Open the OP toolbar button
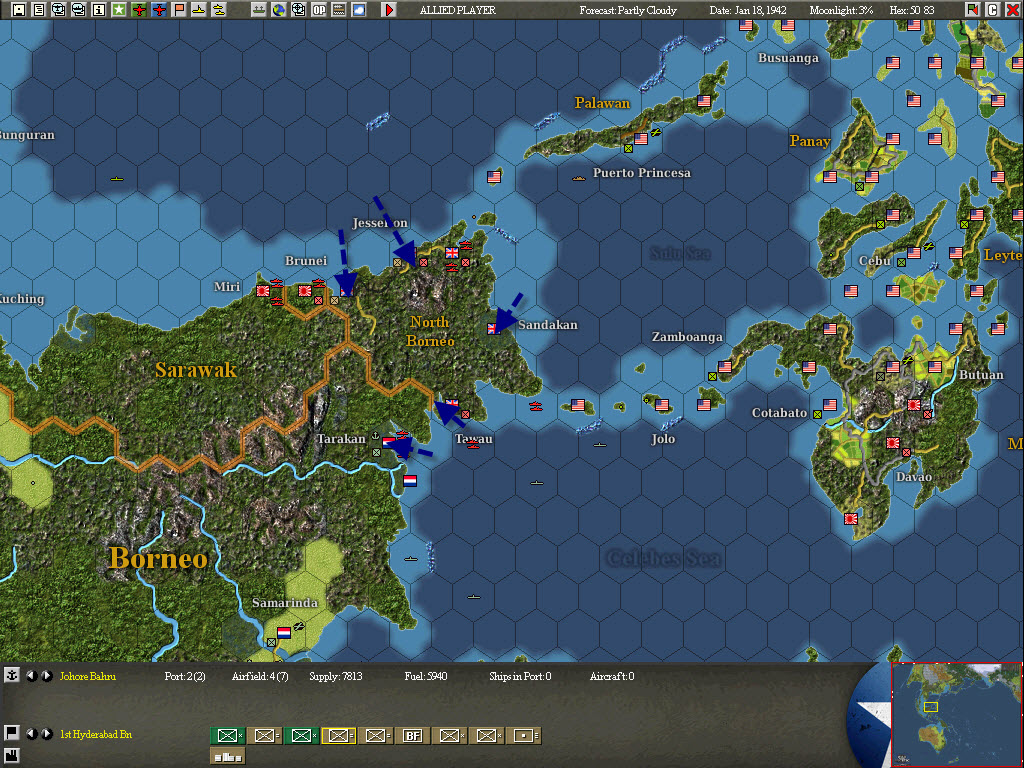 (x=319, y=10)
